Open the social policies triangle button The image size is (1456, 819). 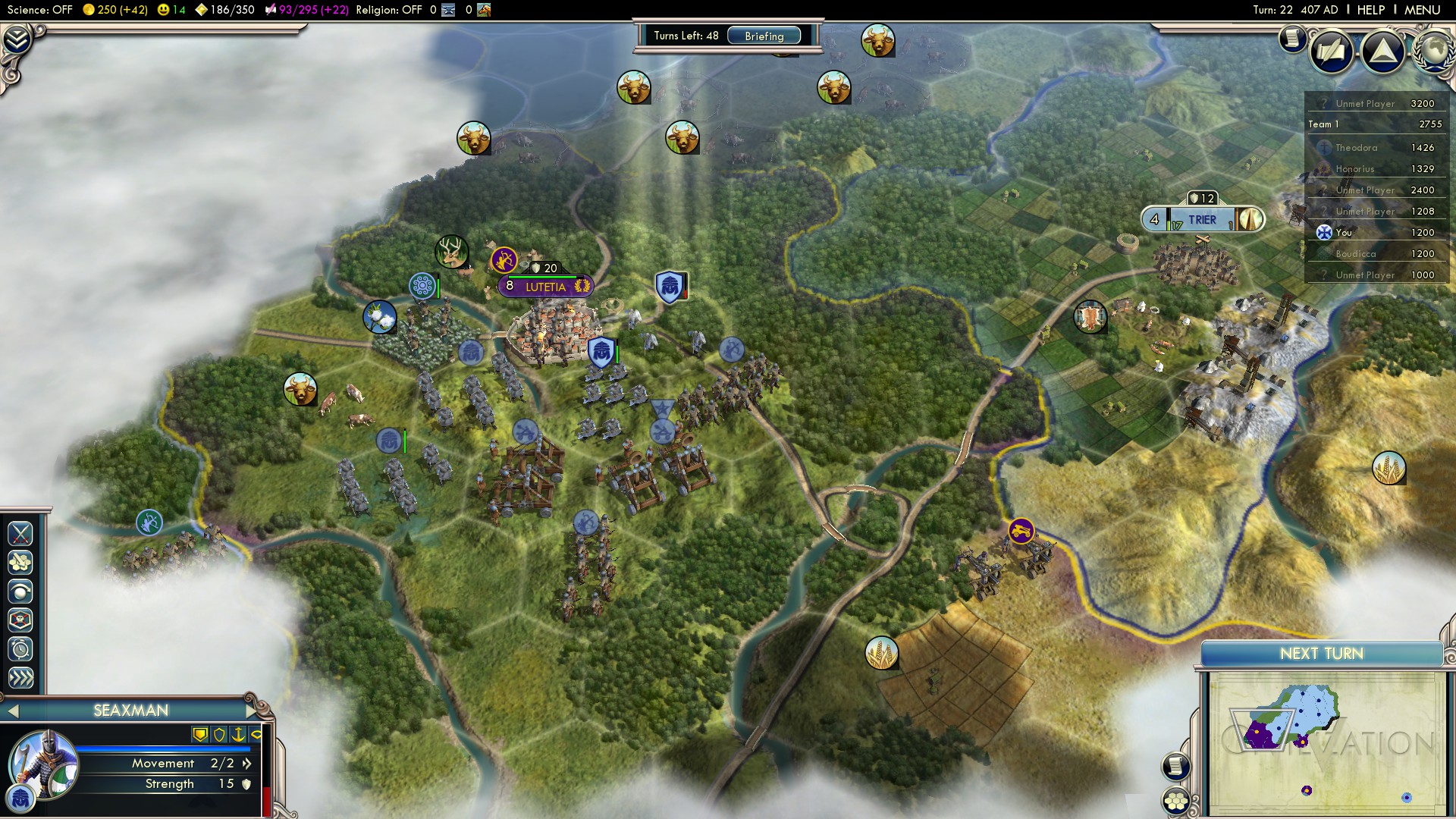tap(1383, 52)
